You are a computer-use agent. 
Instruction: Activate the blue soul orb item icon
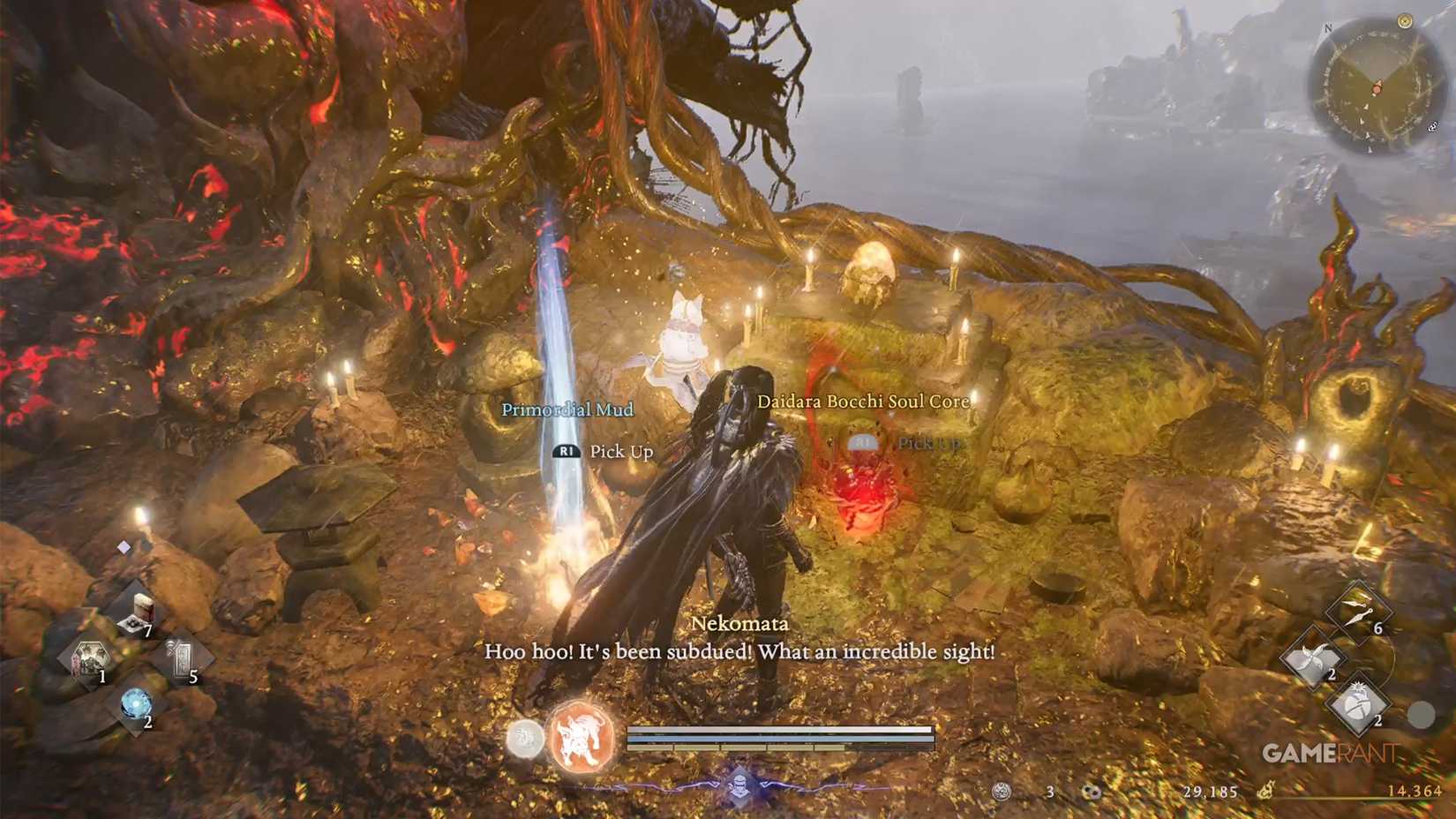(x=136, y=703)
